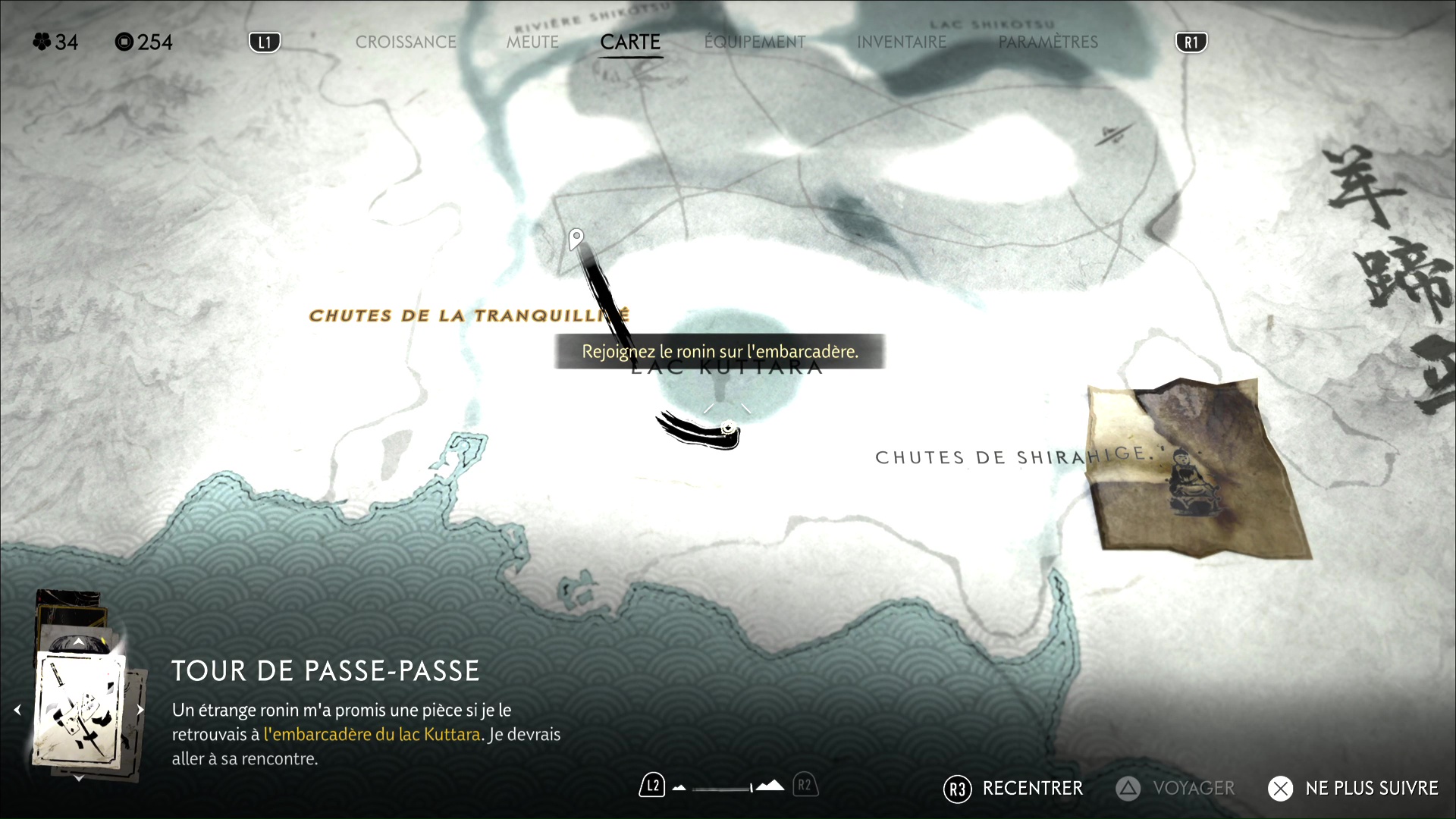Switch to the Croissance tab

point(406,42)
